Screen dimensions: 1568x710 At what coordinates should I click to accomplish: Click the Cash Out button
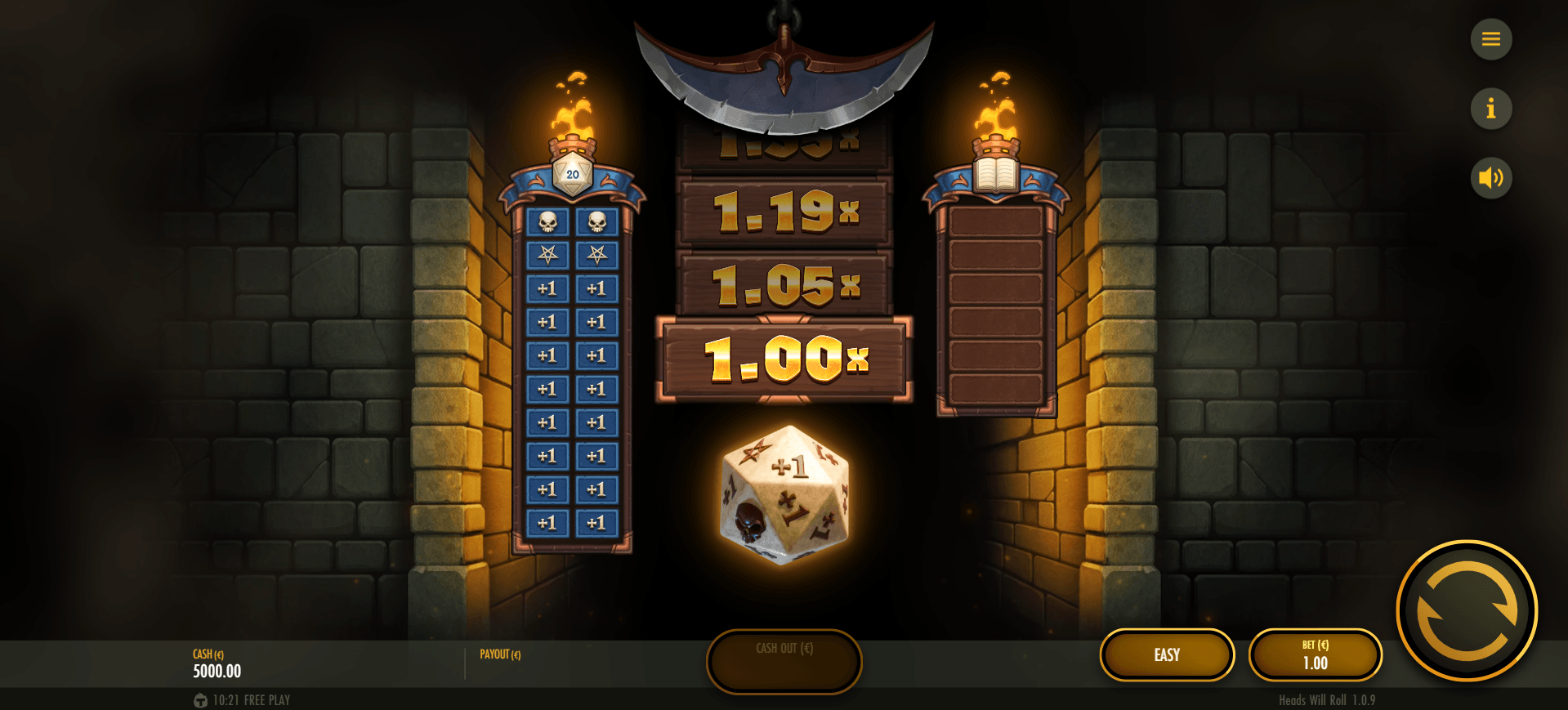click(x=784, y=661)
